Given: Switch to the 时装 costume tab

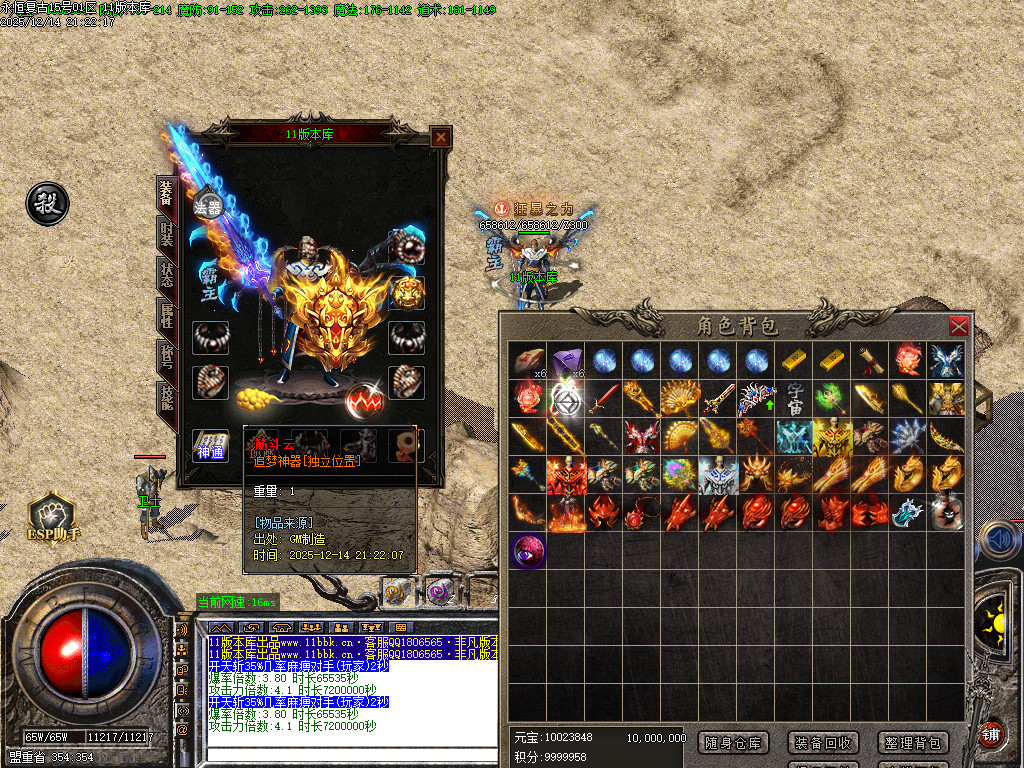Looking at the screenshot, I should (166, 235).
